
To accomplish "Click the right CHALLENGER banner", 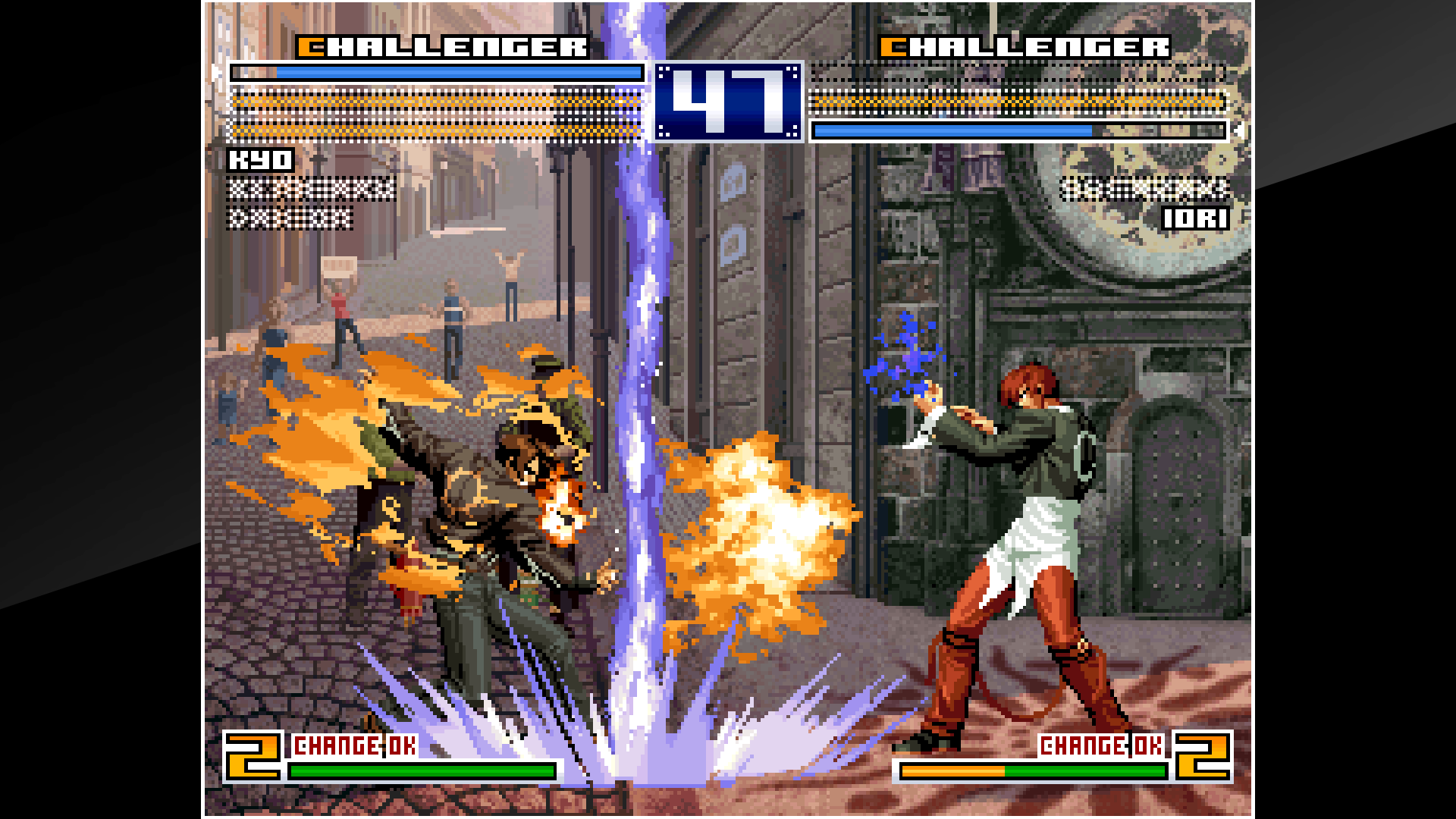I will pyautogui.click(x=1024, y=45).
